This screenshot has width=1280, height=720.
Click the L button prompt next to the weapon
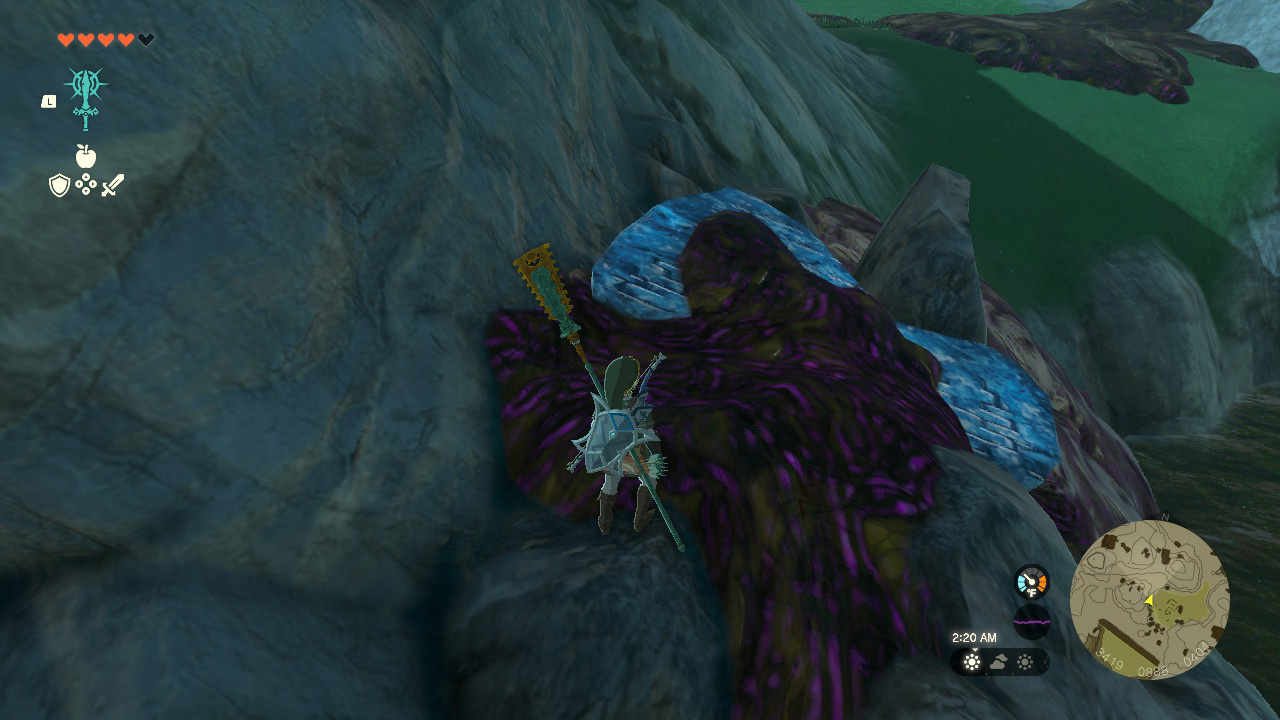tap(47, 101)
